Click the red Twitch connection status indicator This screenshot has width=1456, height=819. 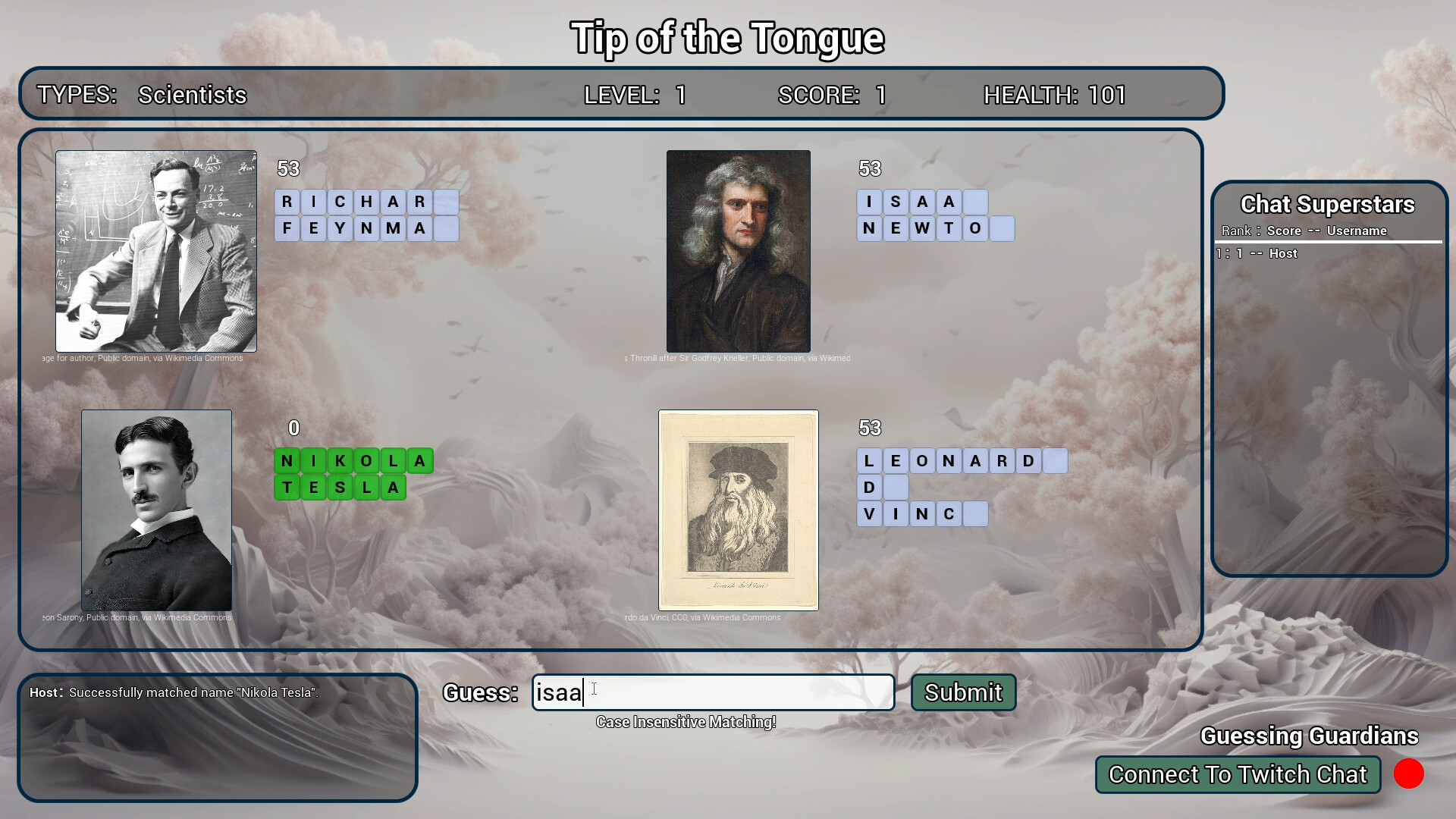coord(1409,774)
